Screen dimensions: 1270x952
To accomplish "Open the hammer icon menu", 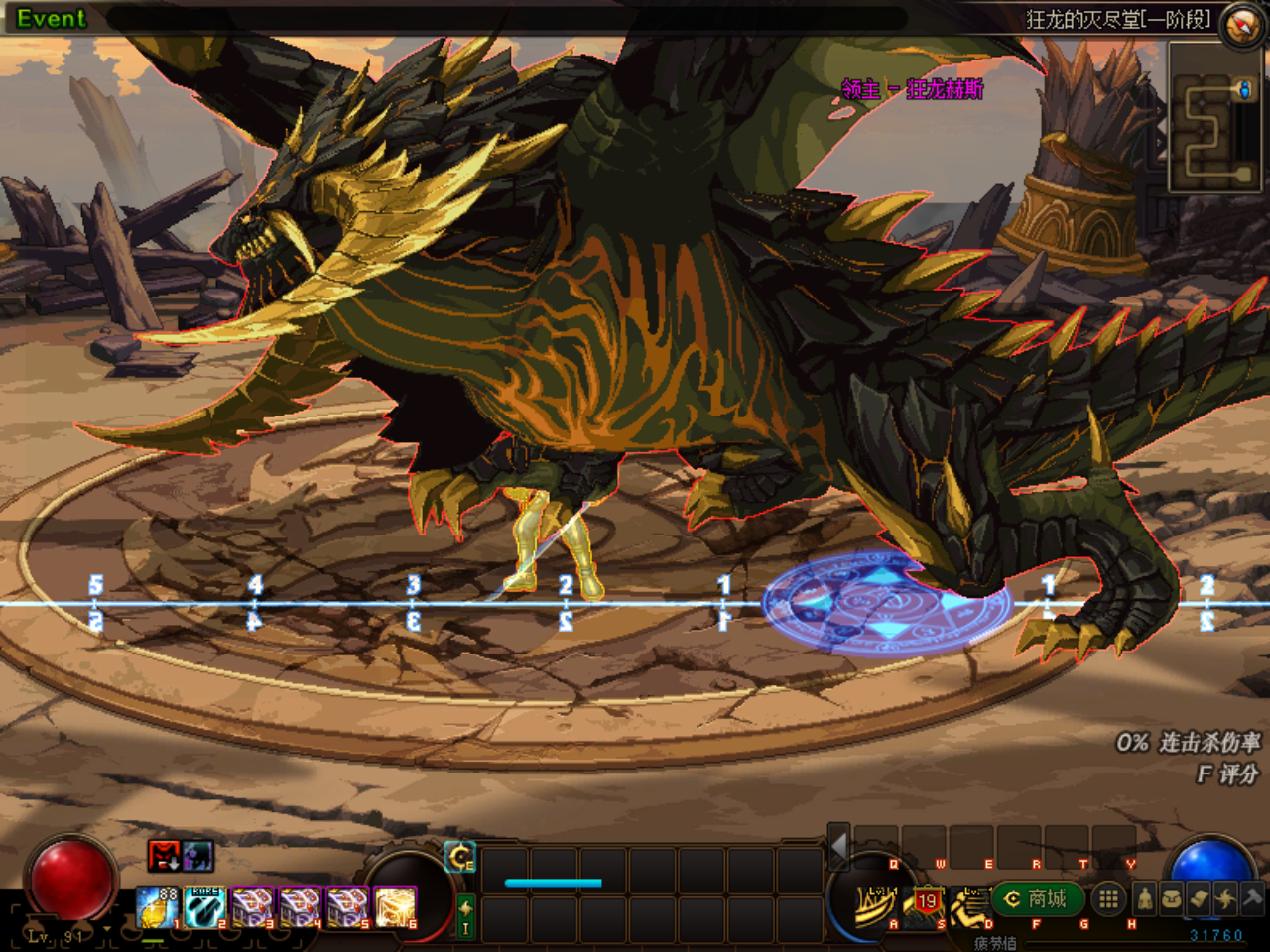I will click(1252, 899).
